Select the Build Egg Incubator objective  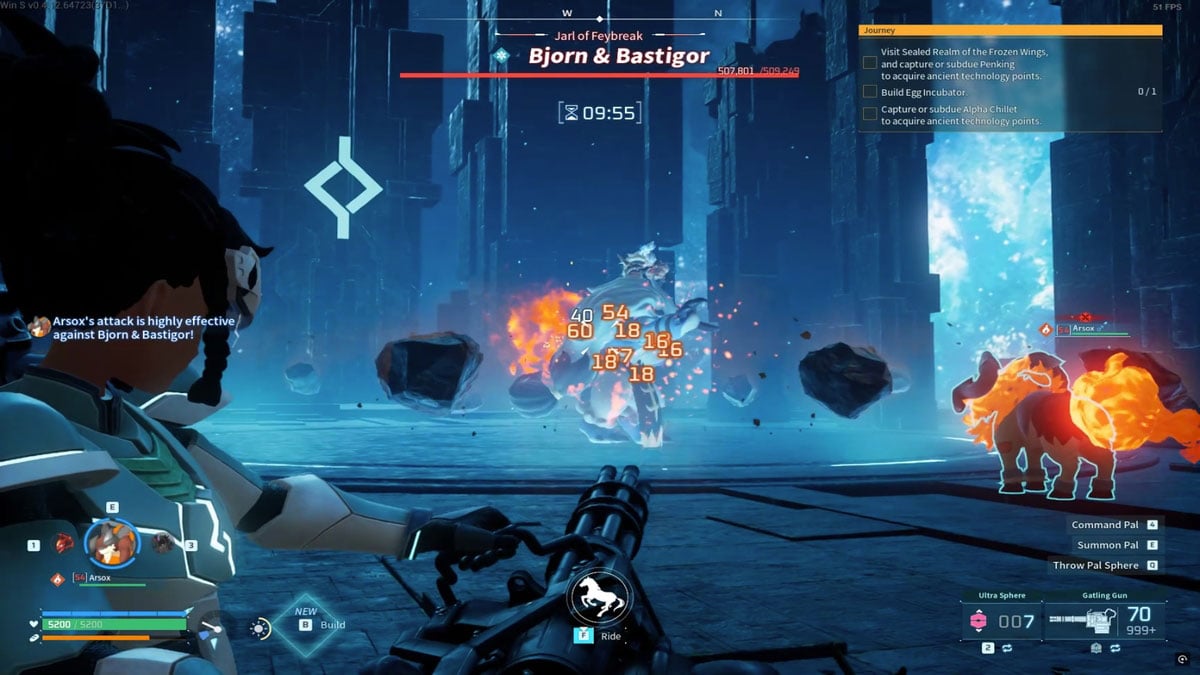coord(908,92)
